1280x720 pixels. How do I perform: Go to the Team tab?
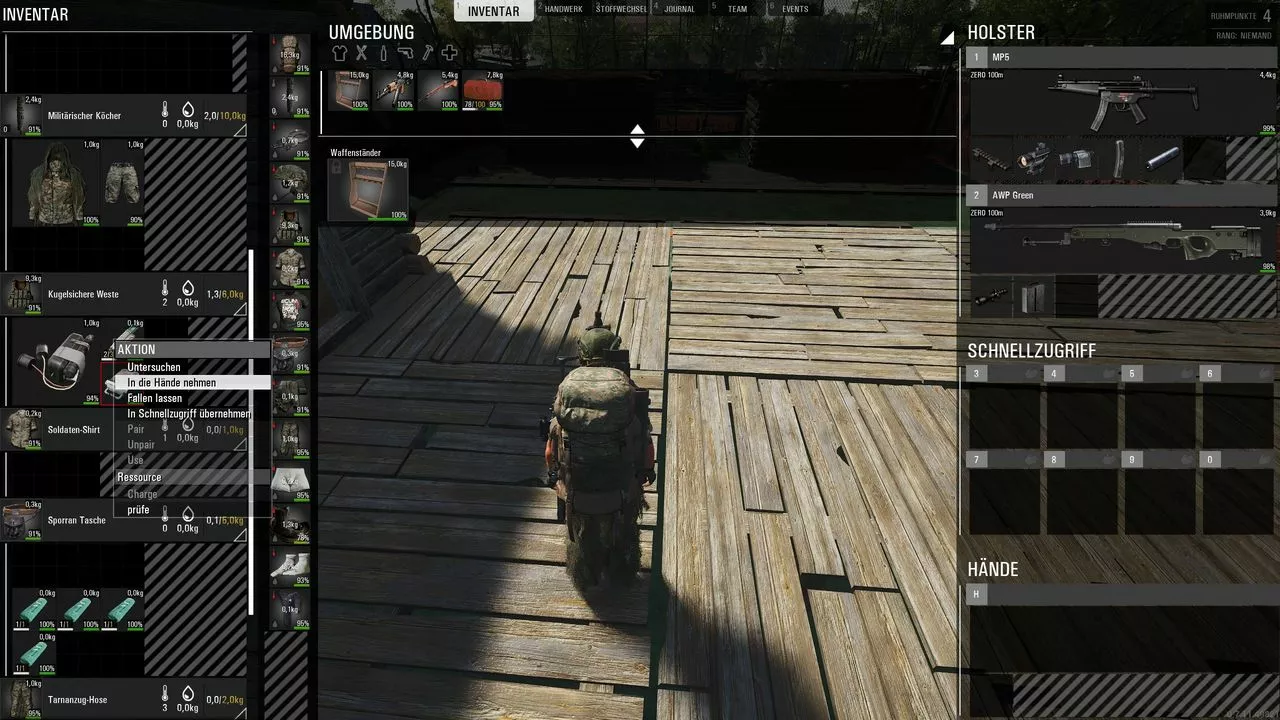pos(737,9)
